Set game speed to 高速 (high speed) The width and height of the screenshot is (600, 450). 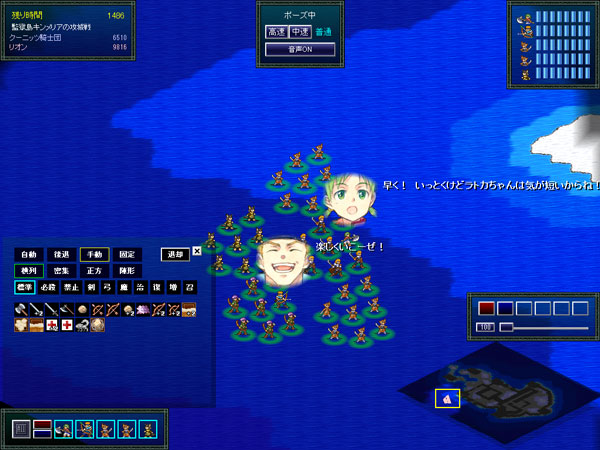[x=276, y=32]
